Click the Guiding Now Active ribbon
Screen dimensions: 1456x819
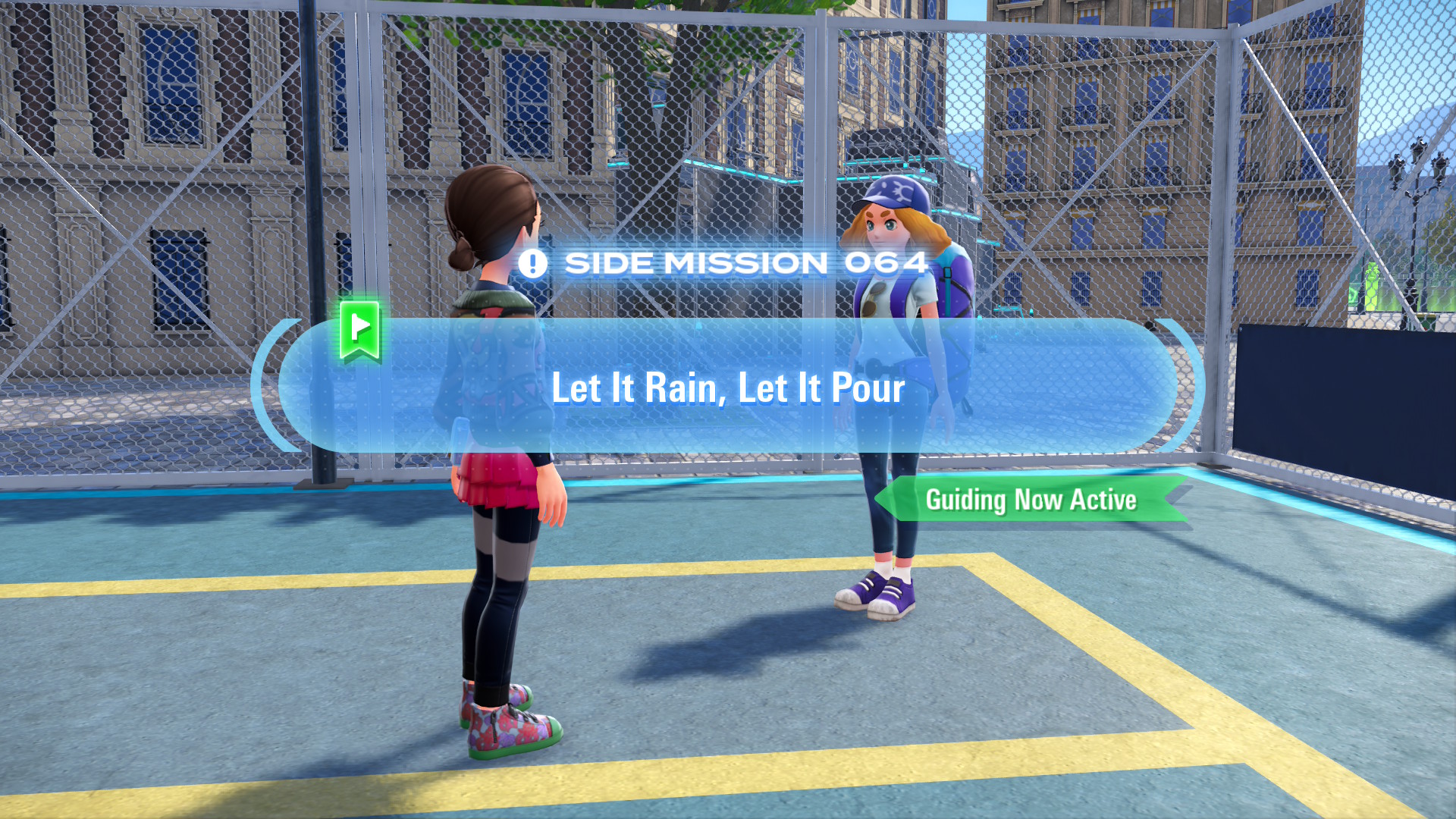click(1031, 500)
